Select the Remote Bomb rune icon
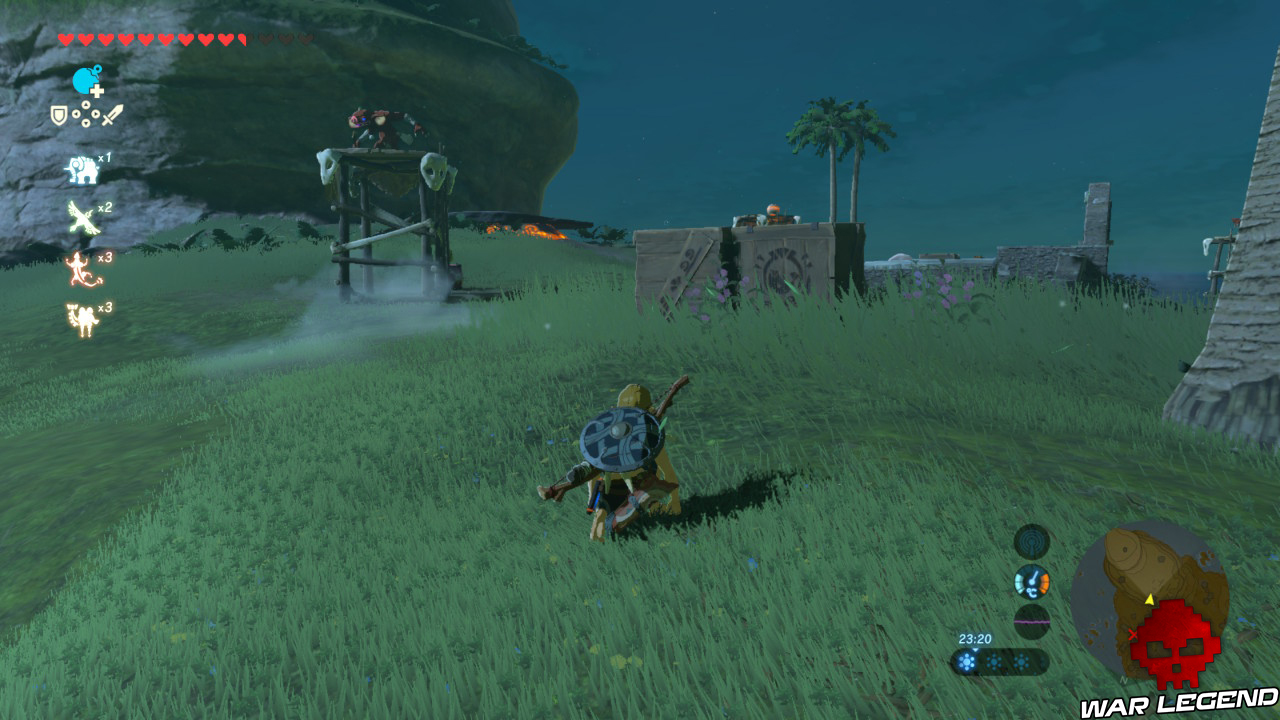Image resolution: width=1280 pixels, height=720 pixels. [x=86, y=81]
